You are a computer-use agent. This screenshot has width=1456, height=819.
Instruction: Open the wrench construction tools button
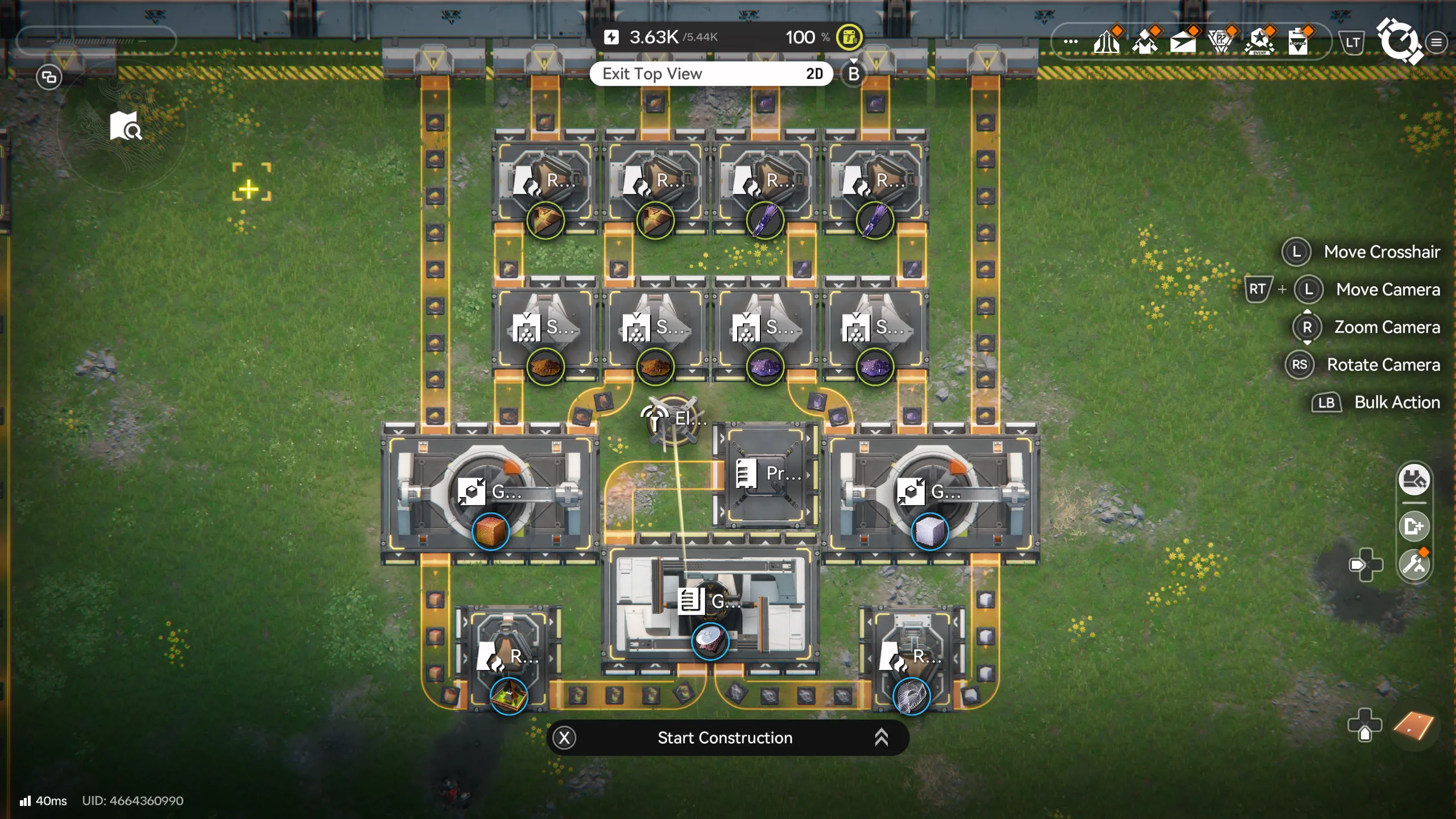1414,565
